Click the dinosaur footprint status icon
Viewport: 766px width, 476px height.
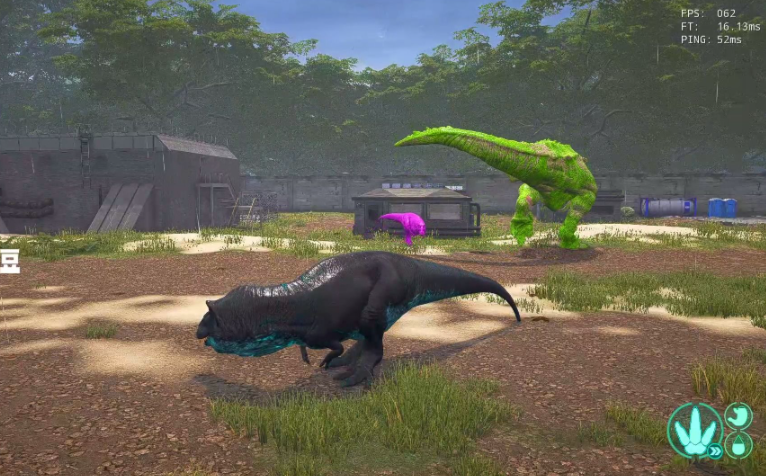tap(694, 429)
